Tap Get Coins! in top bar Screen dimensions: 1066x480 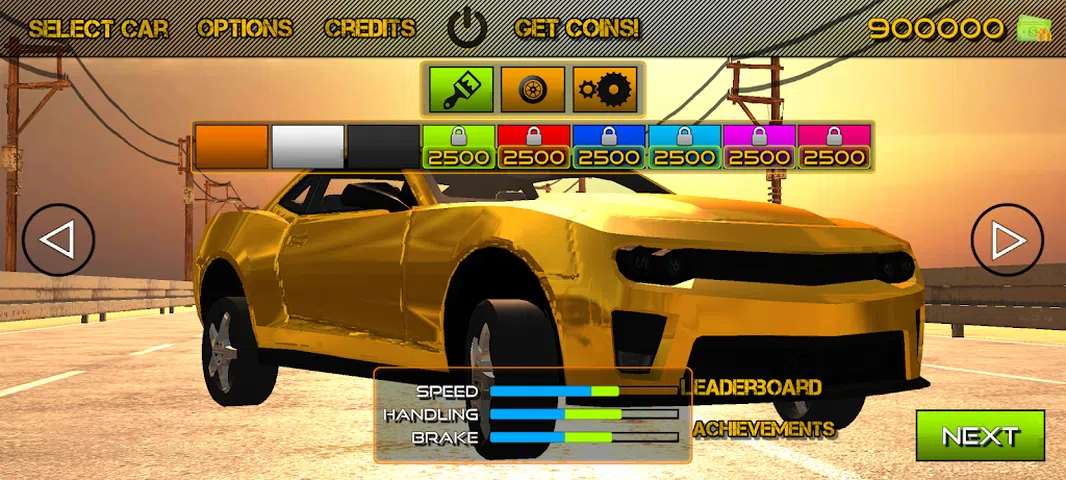577,28
